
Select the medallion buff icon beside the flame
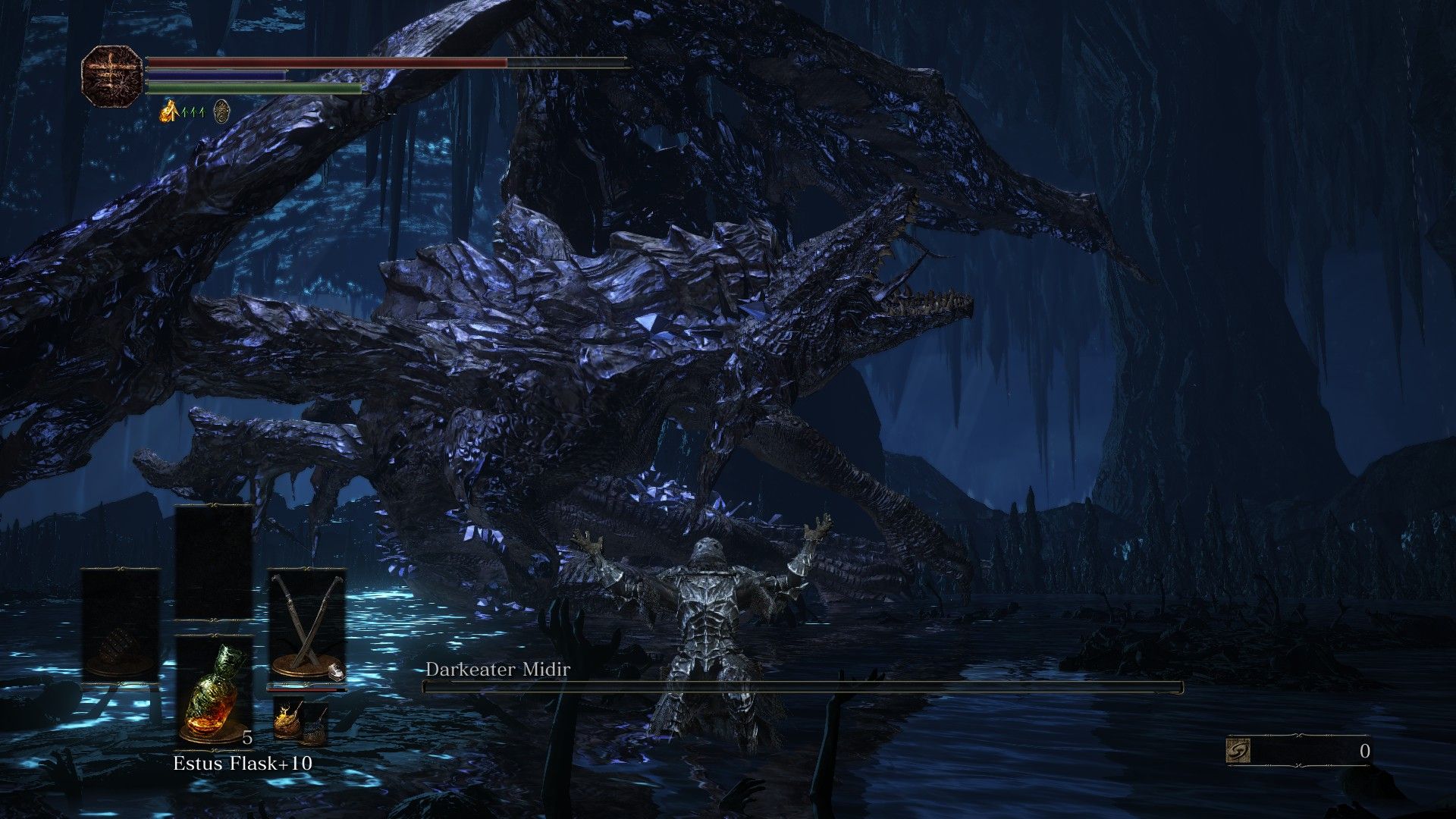tap(221, 111)
